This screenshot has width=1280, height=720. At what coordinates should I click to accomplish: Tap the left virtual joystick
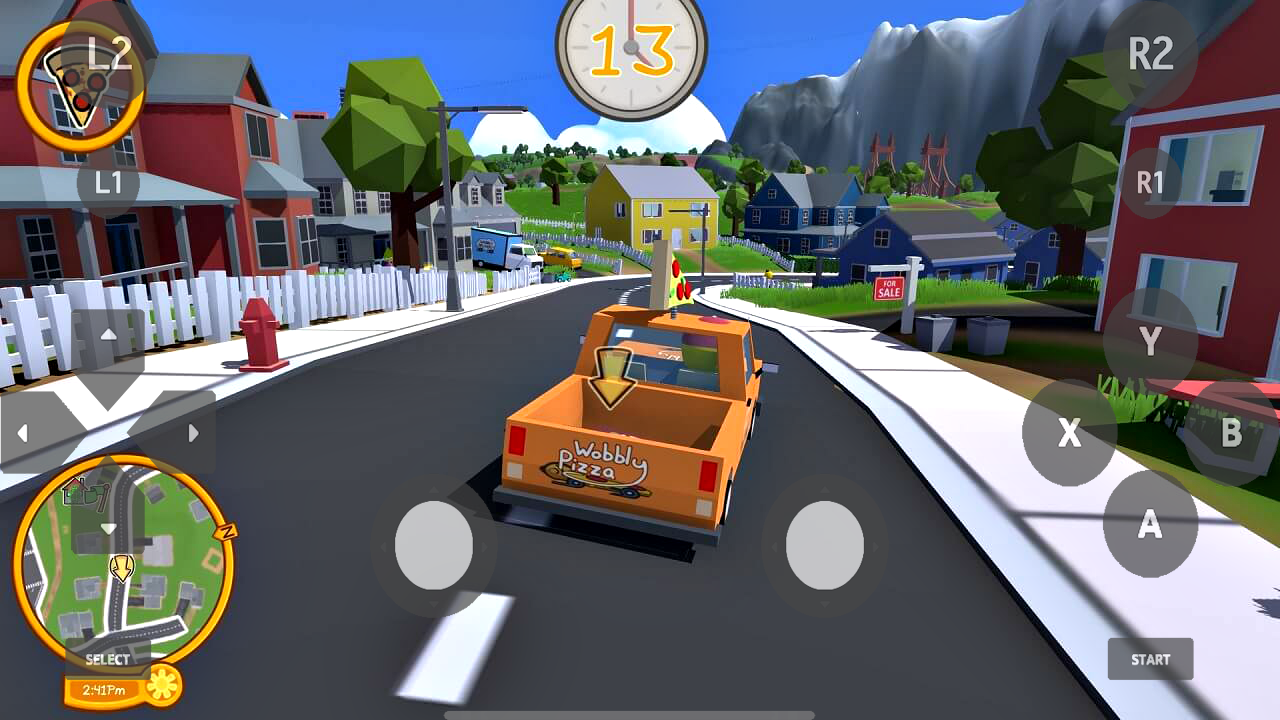pyautogui.click(x=434, y=545)
